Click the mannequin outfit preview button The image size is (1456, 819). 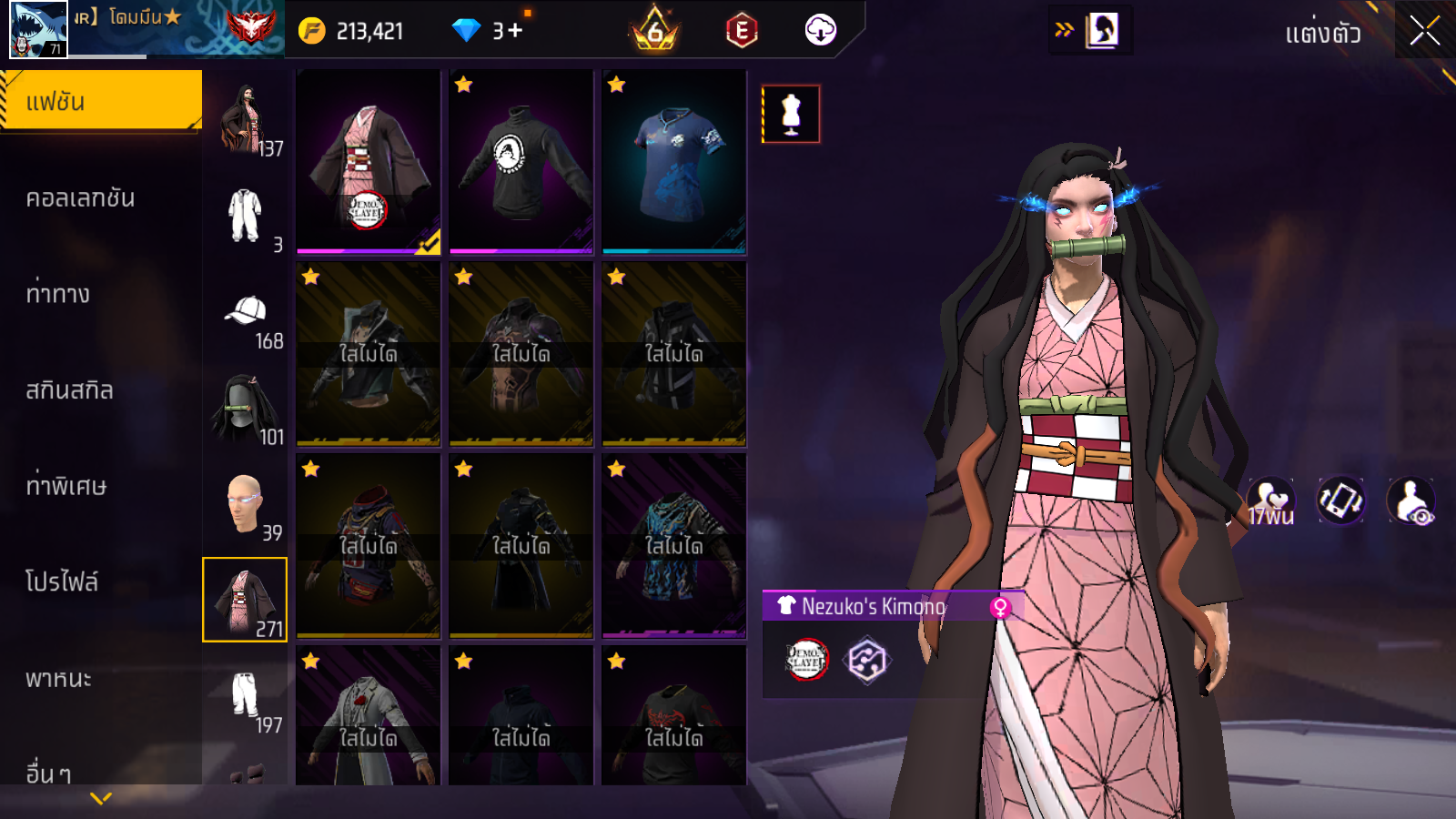coord(791,115)
